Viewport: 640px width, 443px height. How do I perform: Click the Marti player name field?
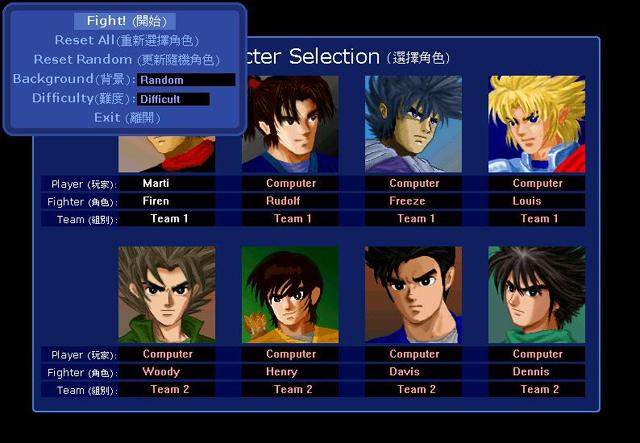[x=167, y=184]
